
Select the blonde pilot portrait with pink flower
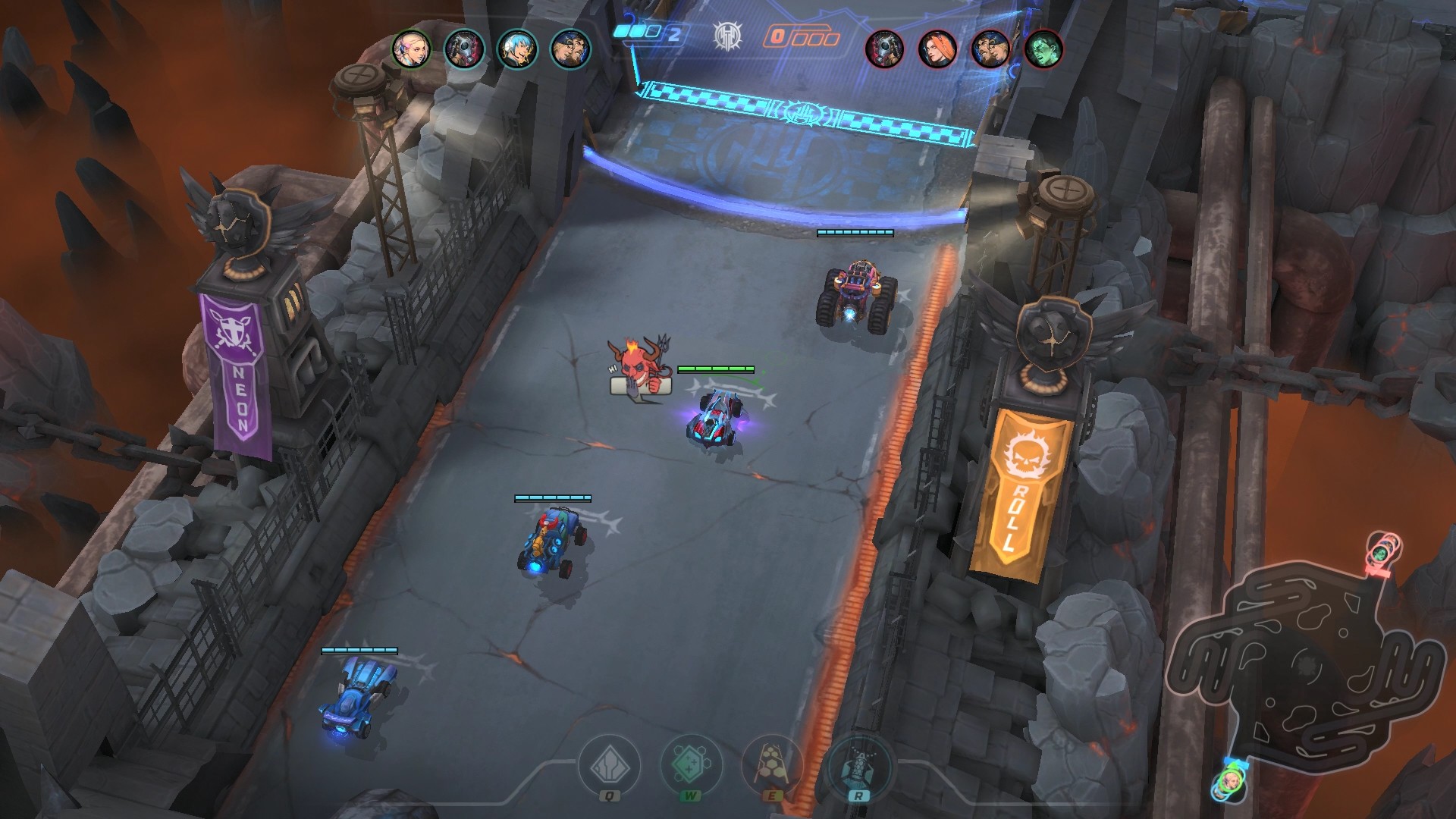pos(411,49)
